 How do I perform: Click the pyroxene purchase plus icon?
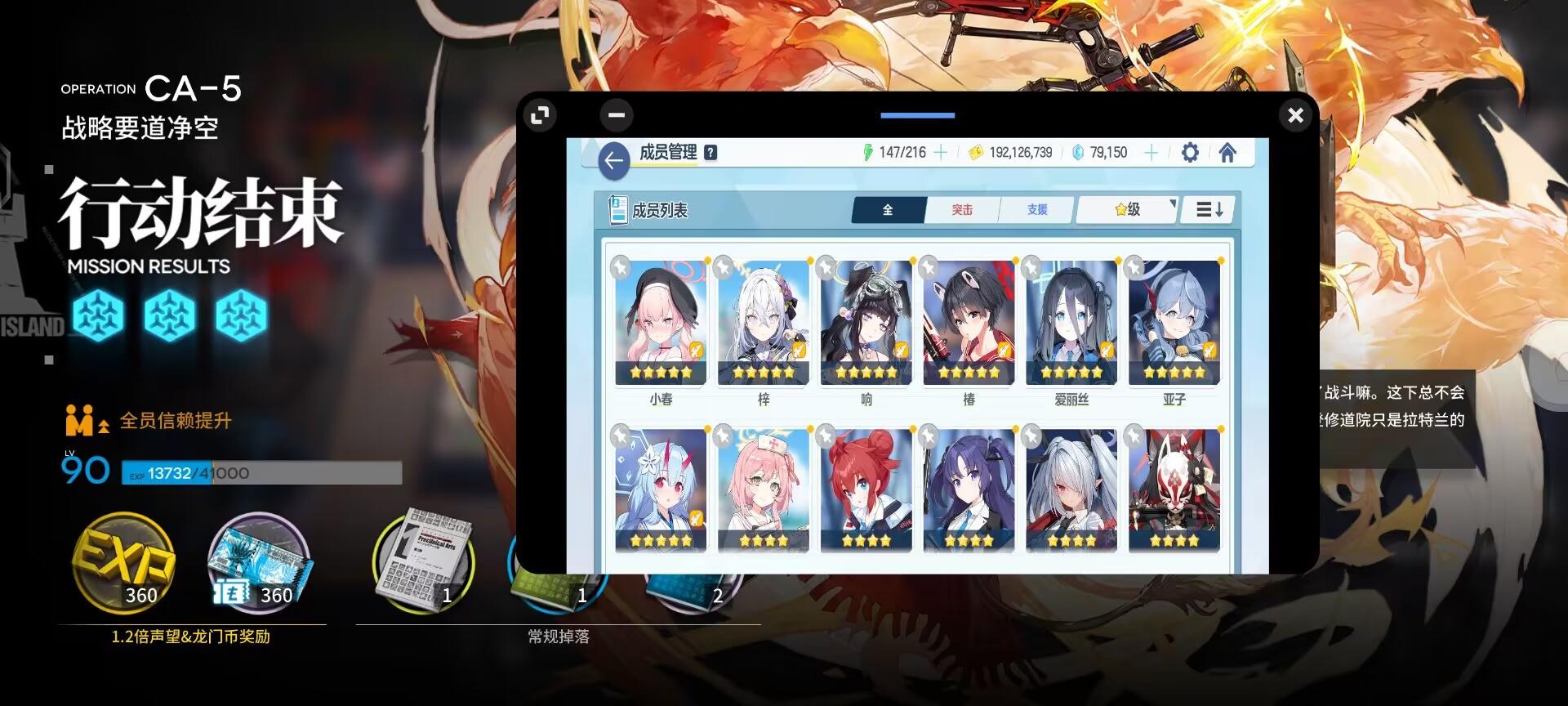point(1151,152)
